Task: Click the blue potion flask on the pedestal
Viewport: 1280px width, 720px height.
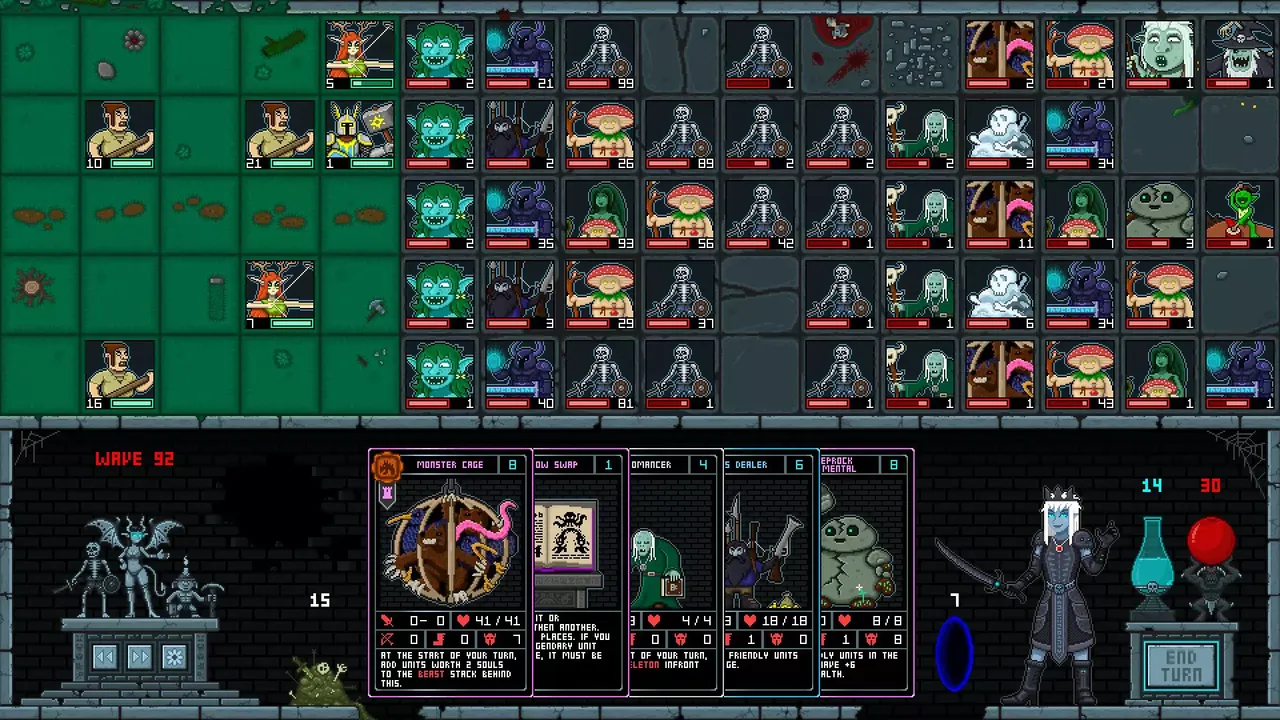Action: click(1153, 555)
